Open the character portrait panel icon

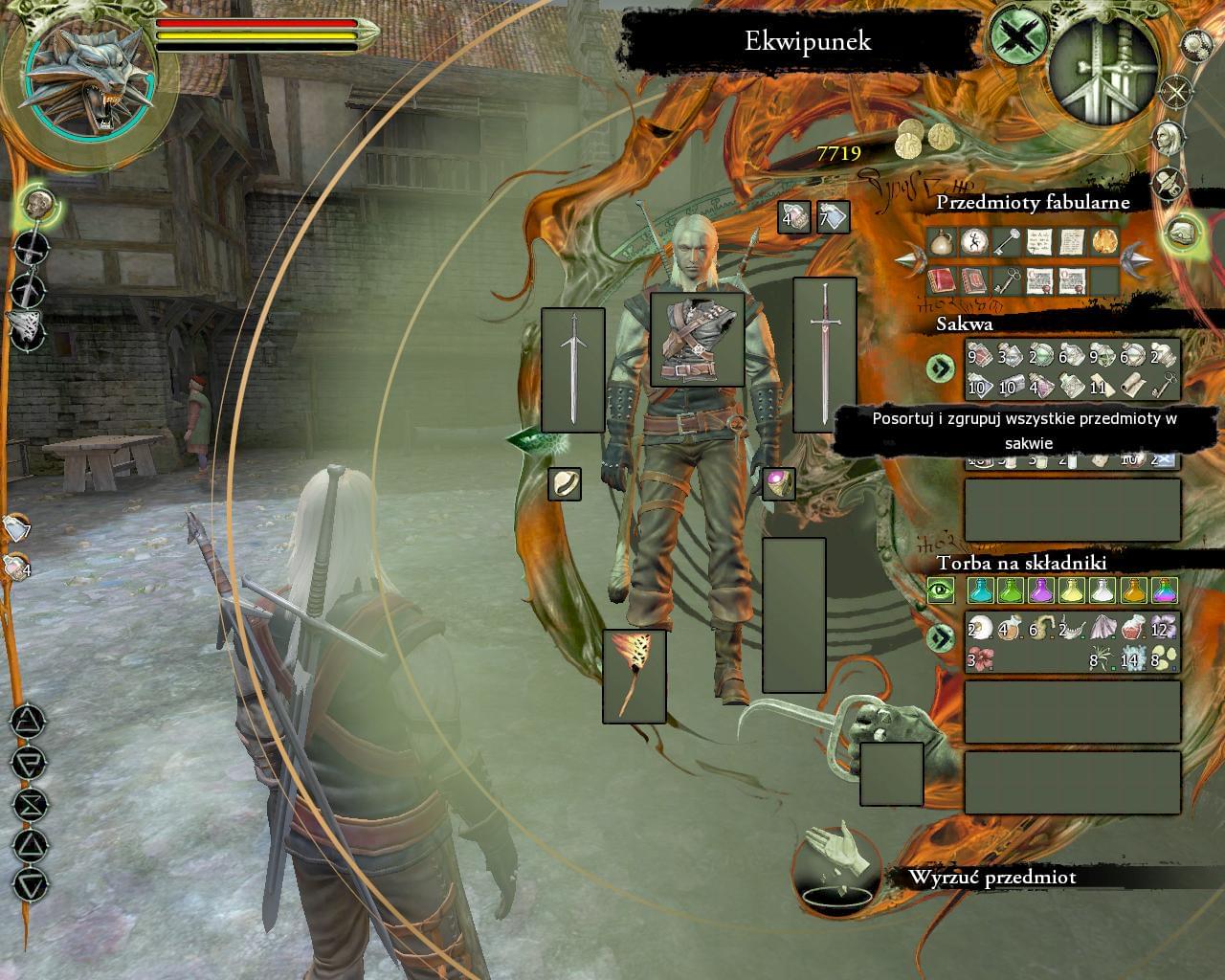pyautogui.click(x=1168, y=139)
